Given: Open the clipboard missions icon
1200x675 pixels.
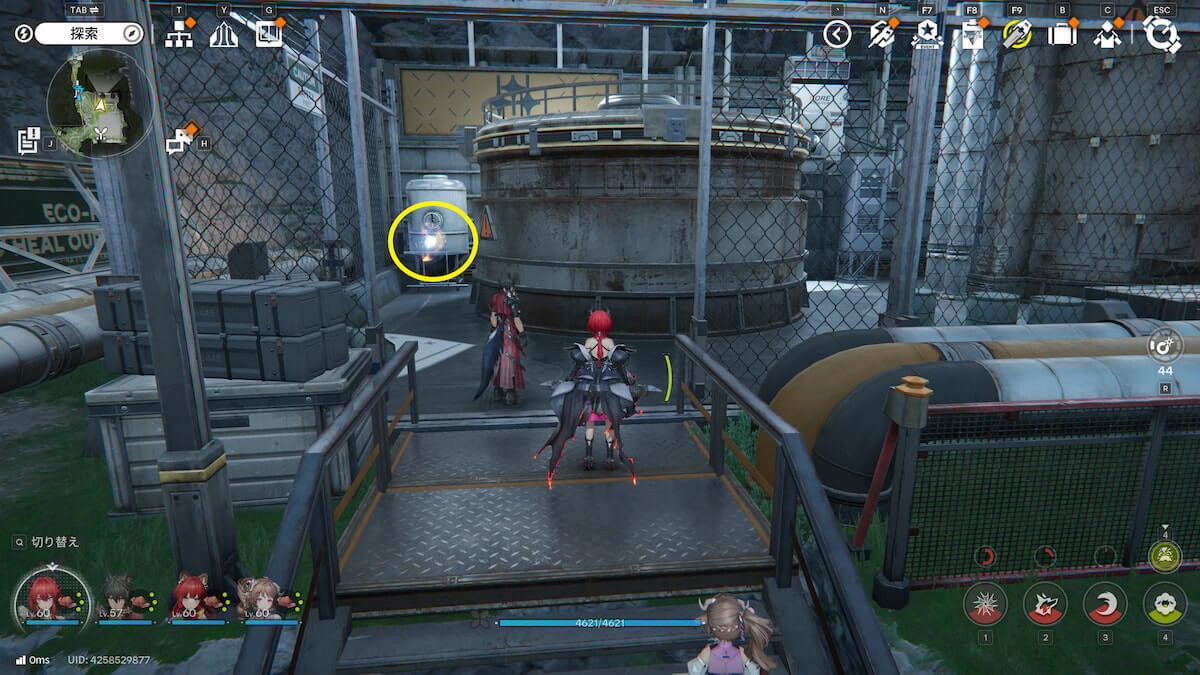Looking at the screenshot, I should [x=971, y=35].
